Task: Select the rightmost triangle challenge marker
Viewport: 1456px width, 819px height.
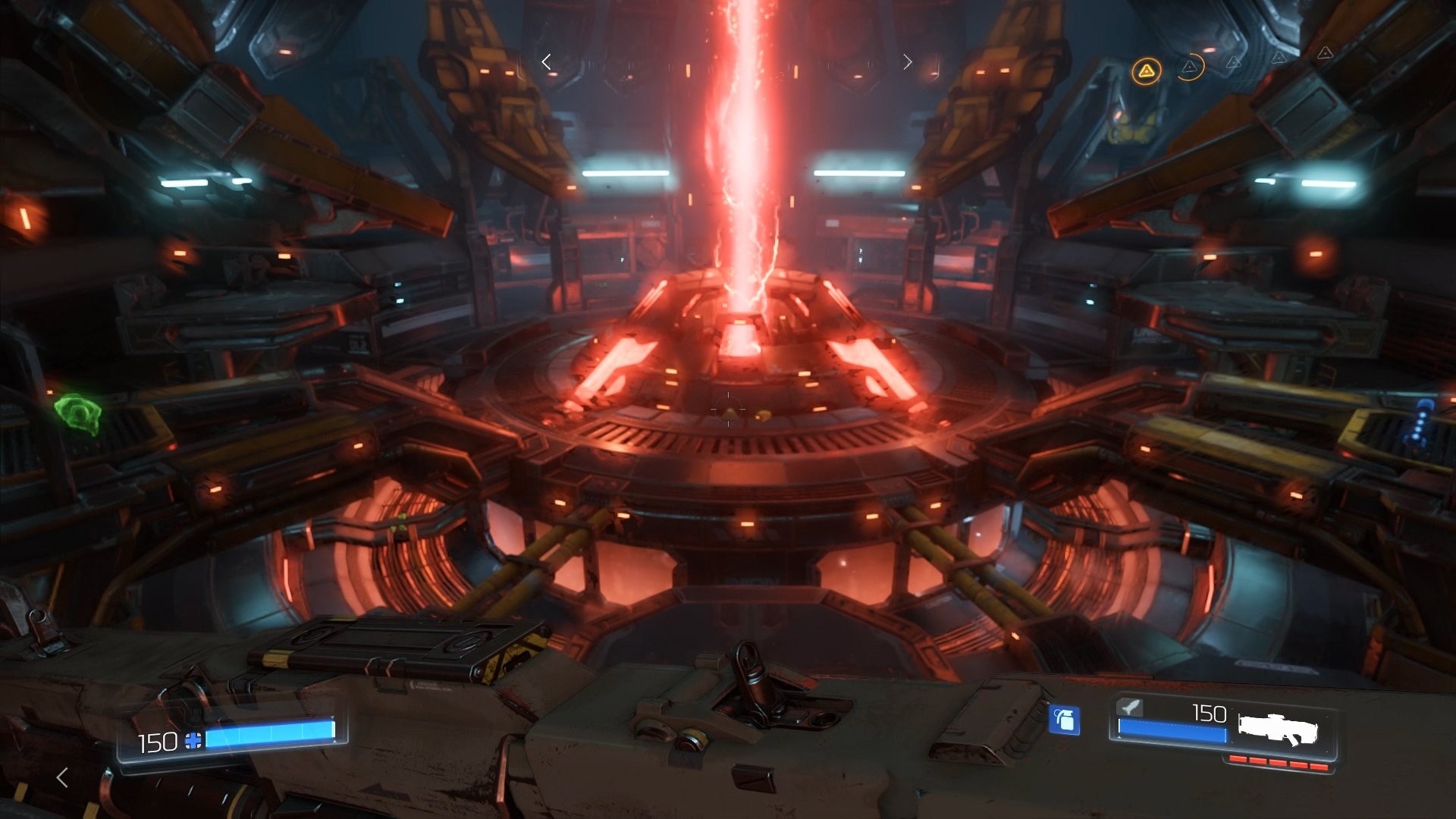Action: point(1326,54)
